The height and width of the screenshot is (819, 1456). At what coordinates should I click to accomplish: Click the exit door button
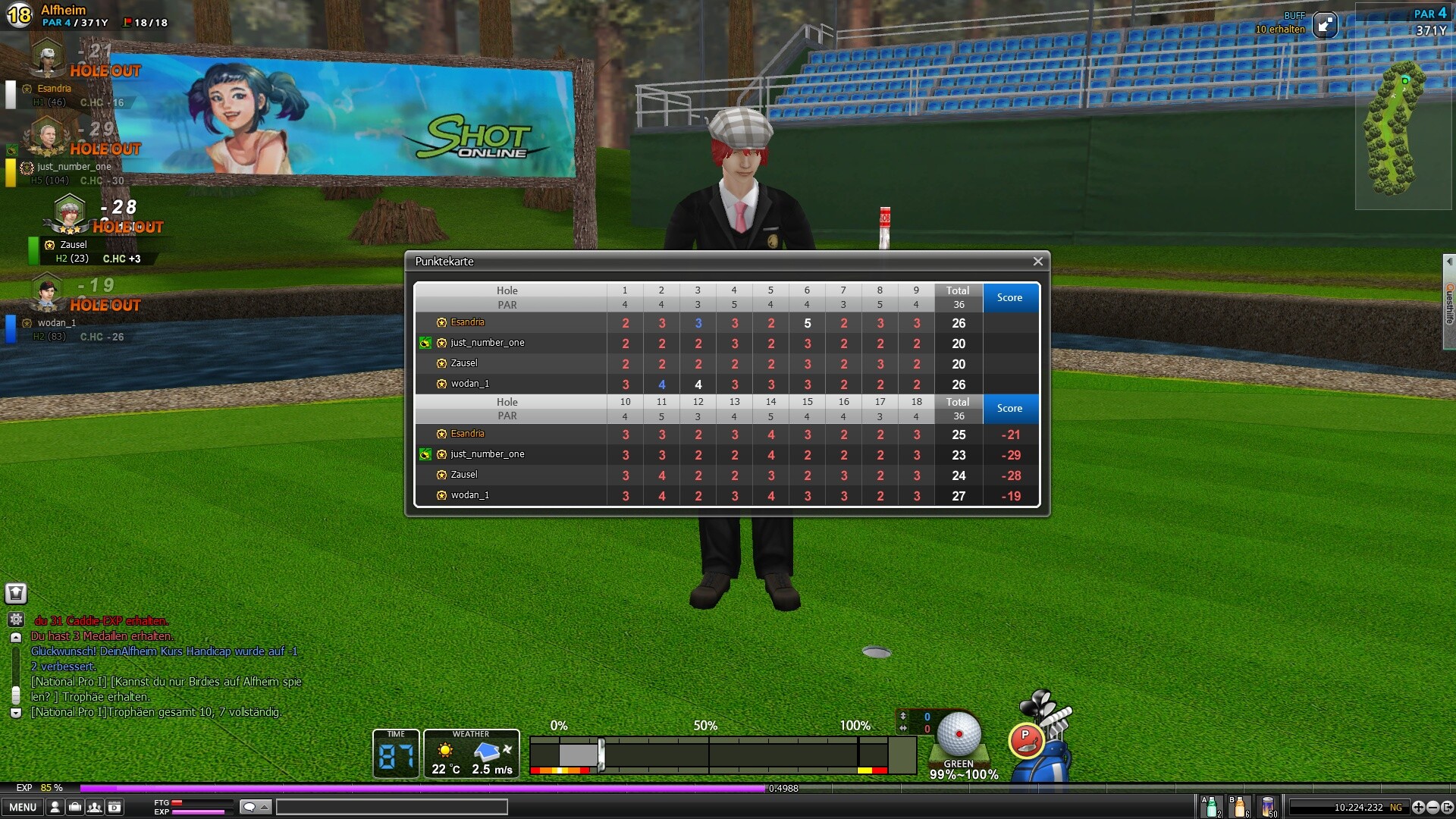(1446, 808)
